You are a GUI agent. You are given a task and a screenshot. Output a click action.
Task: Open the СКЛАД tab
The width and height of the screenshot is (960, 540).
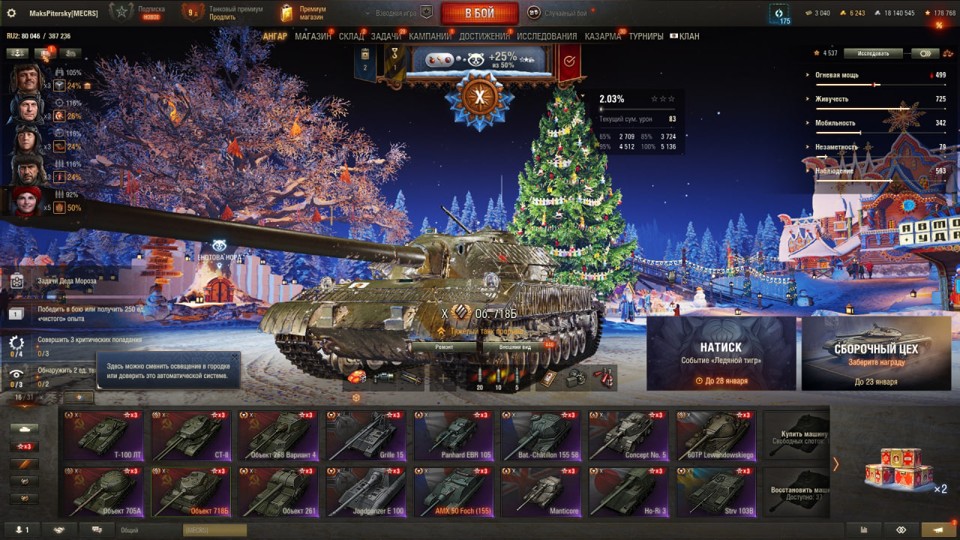(x=351, y=37)
